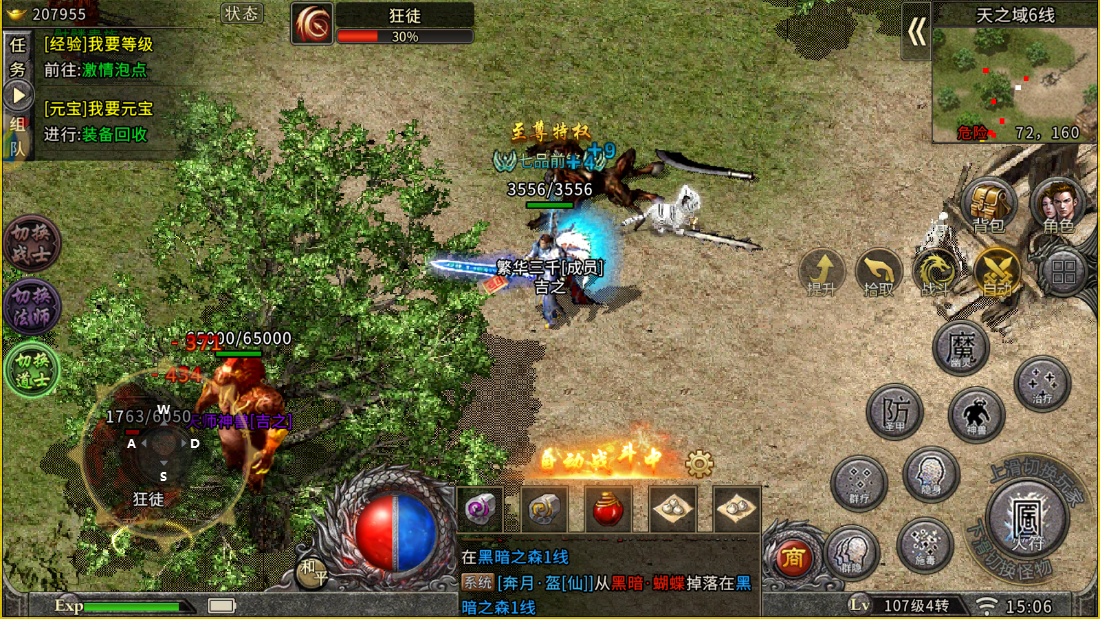Activate the 防 armor skill
This screenshot has width=1100, height=619.
coord(894,410)
